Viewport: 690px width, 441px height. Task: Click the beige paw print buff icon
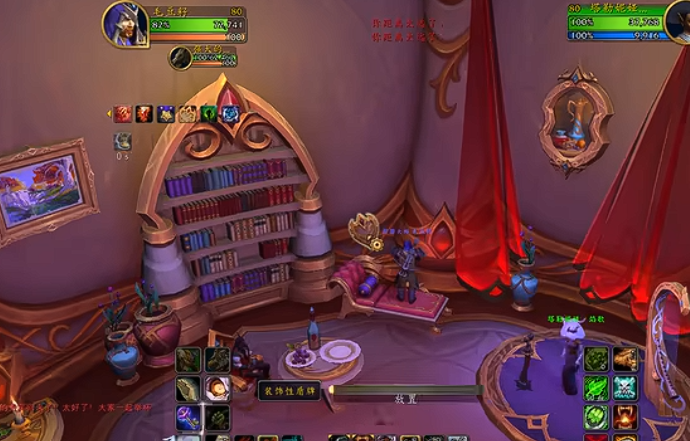(x=187, y=114)
